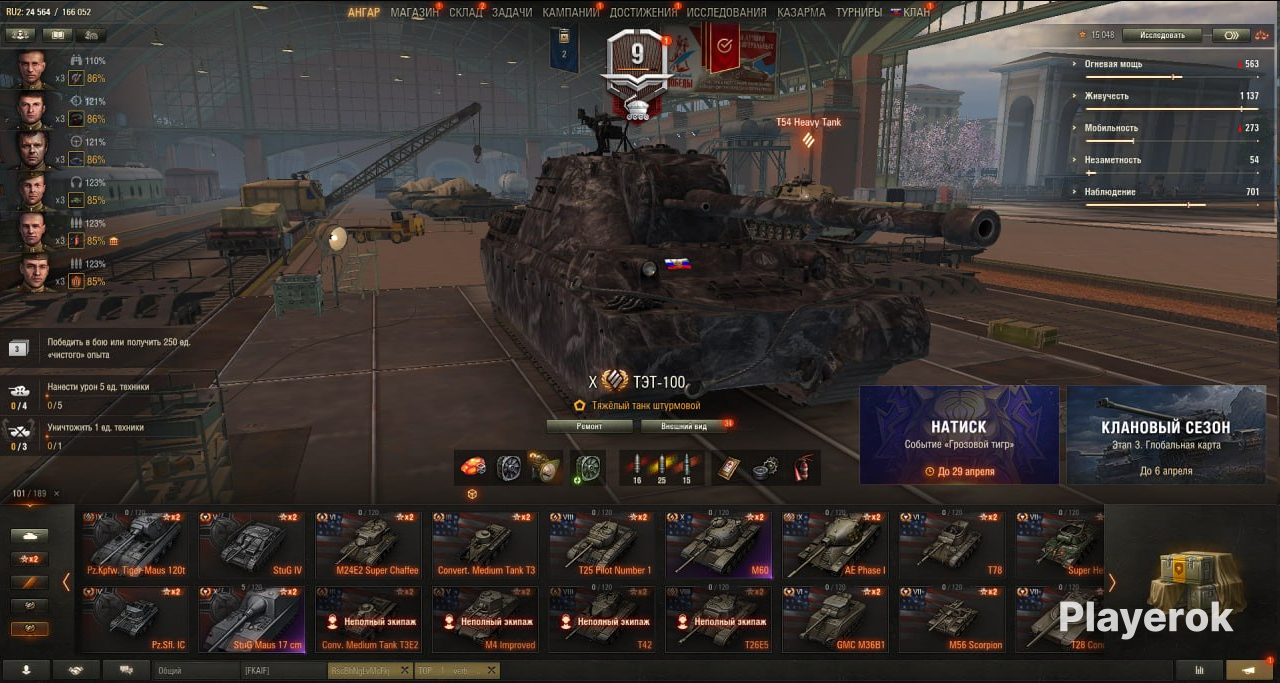Open the Натиск event banner
Screen dimensions: 1280x683
point(959,435)
